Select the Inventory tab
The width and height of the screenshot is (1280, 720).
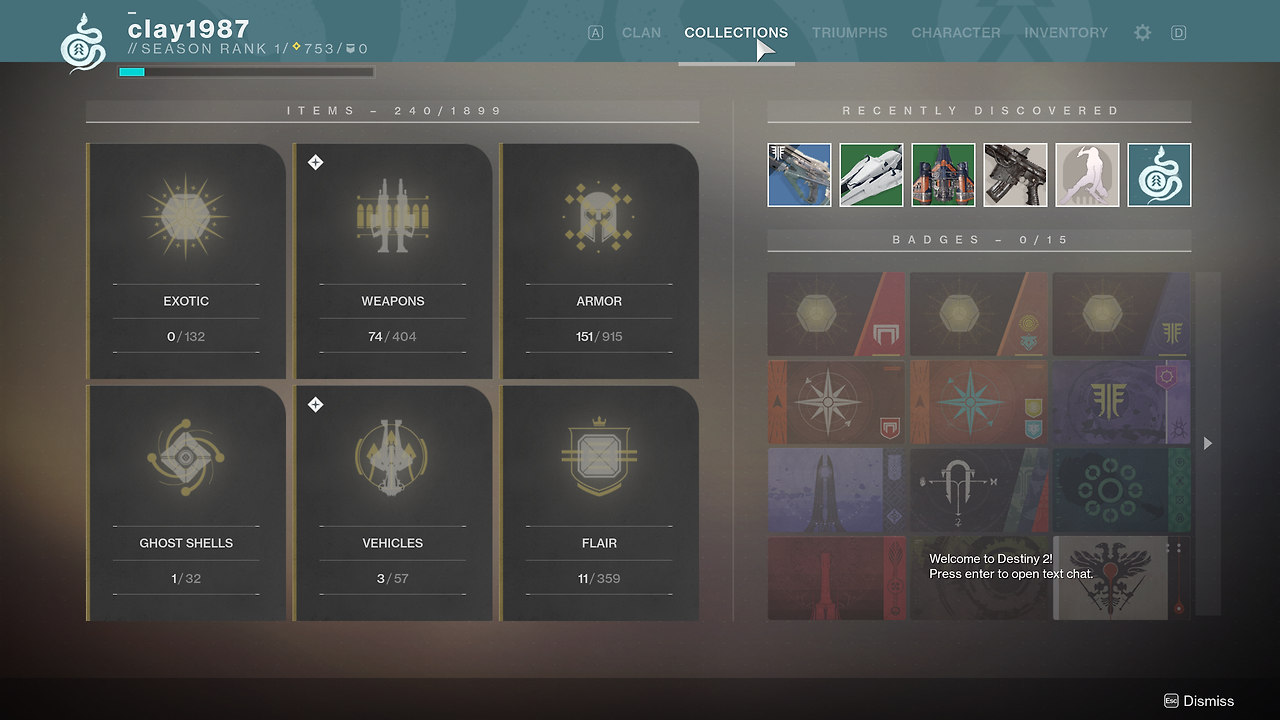click(1065, 33)
